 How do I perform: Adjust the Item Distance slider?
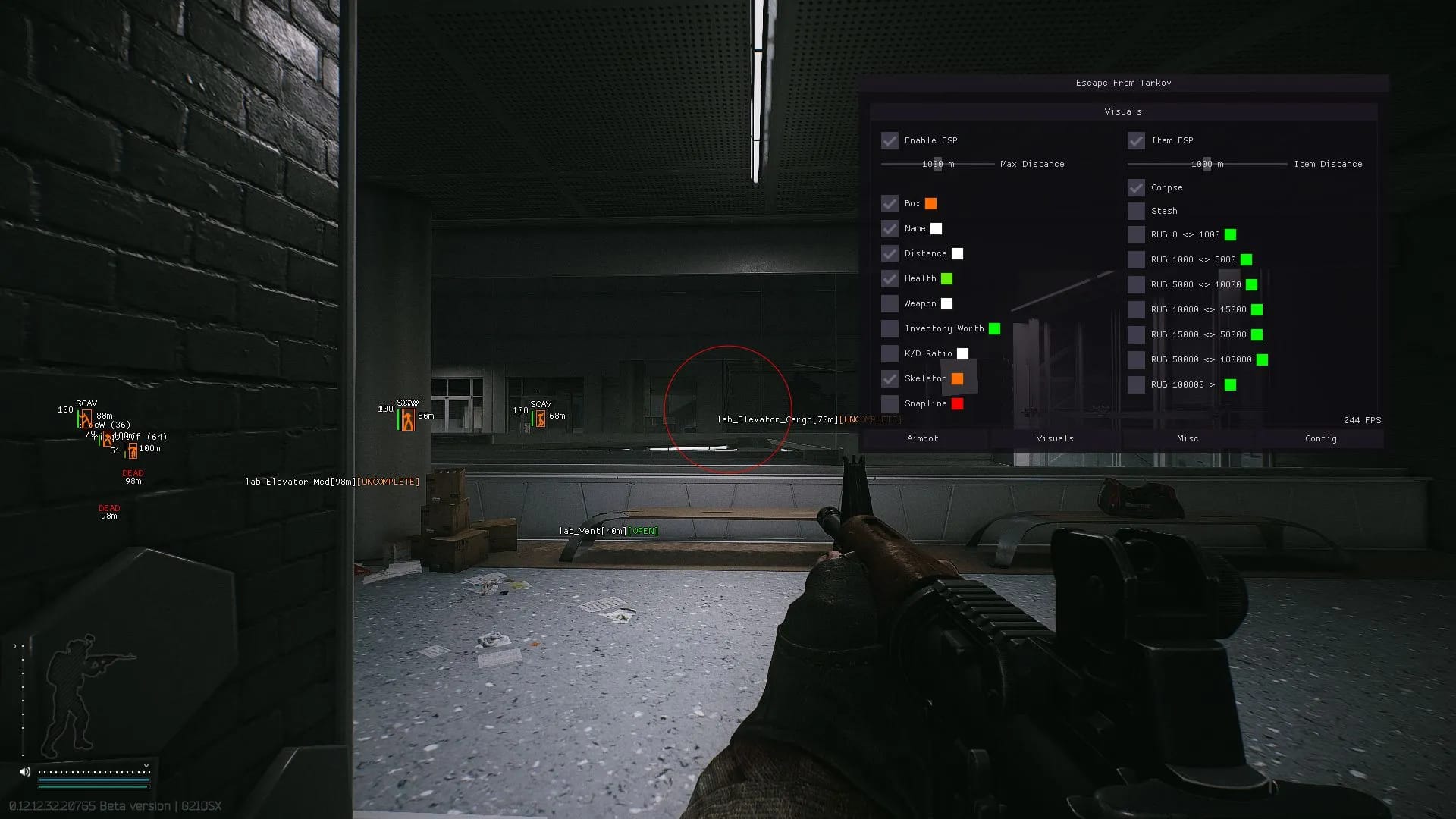(x=1207, y=164)
